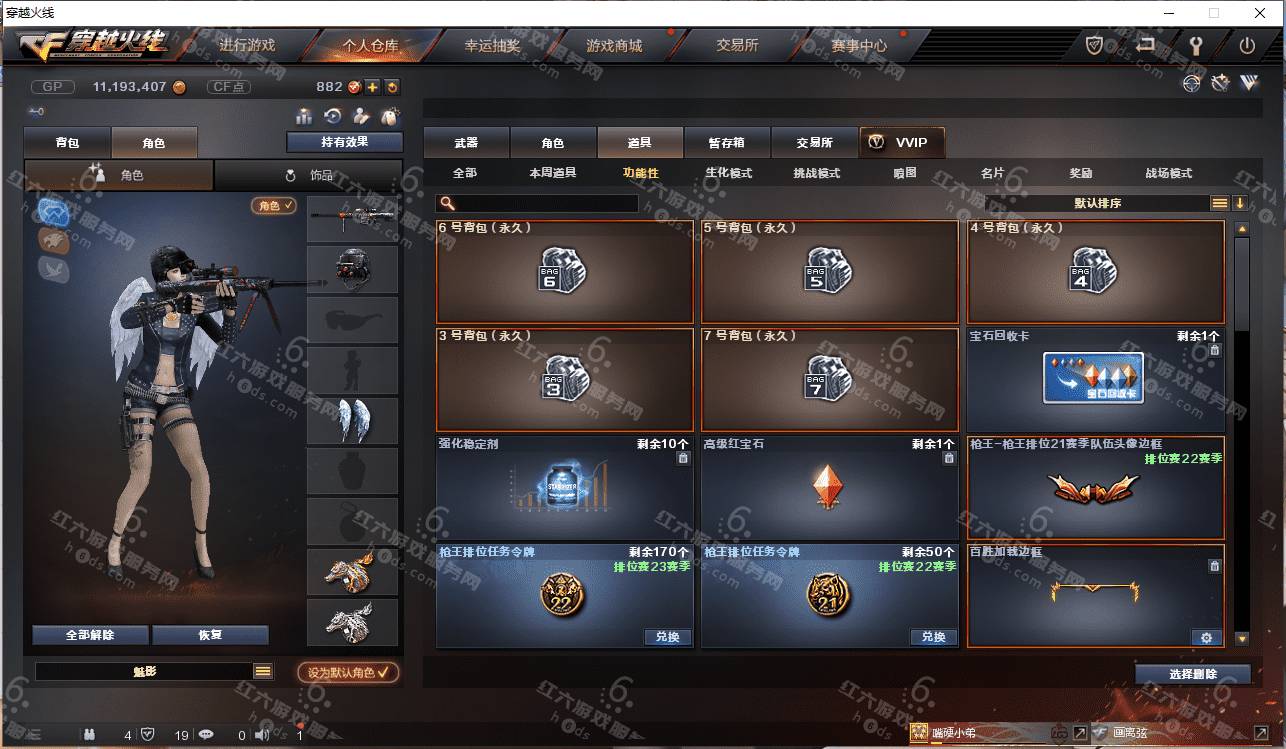Click the 全部解除 unequip all button
This screenshot has width=1286, height=749.
coord(90,635)
